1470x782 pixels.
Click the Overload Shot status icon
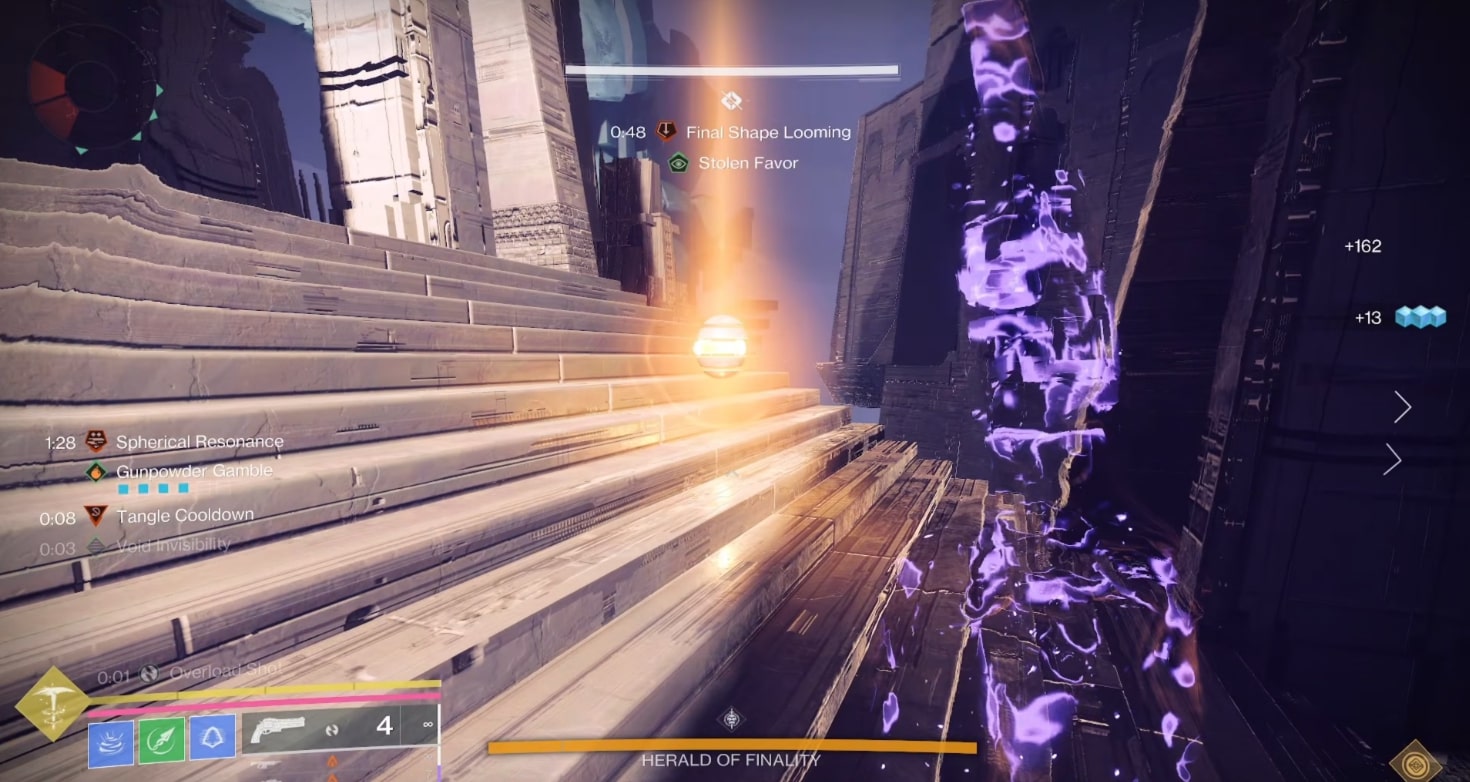[149, 674]
